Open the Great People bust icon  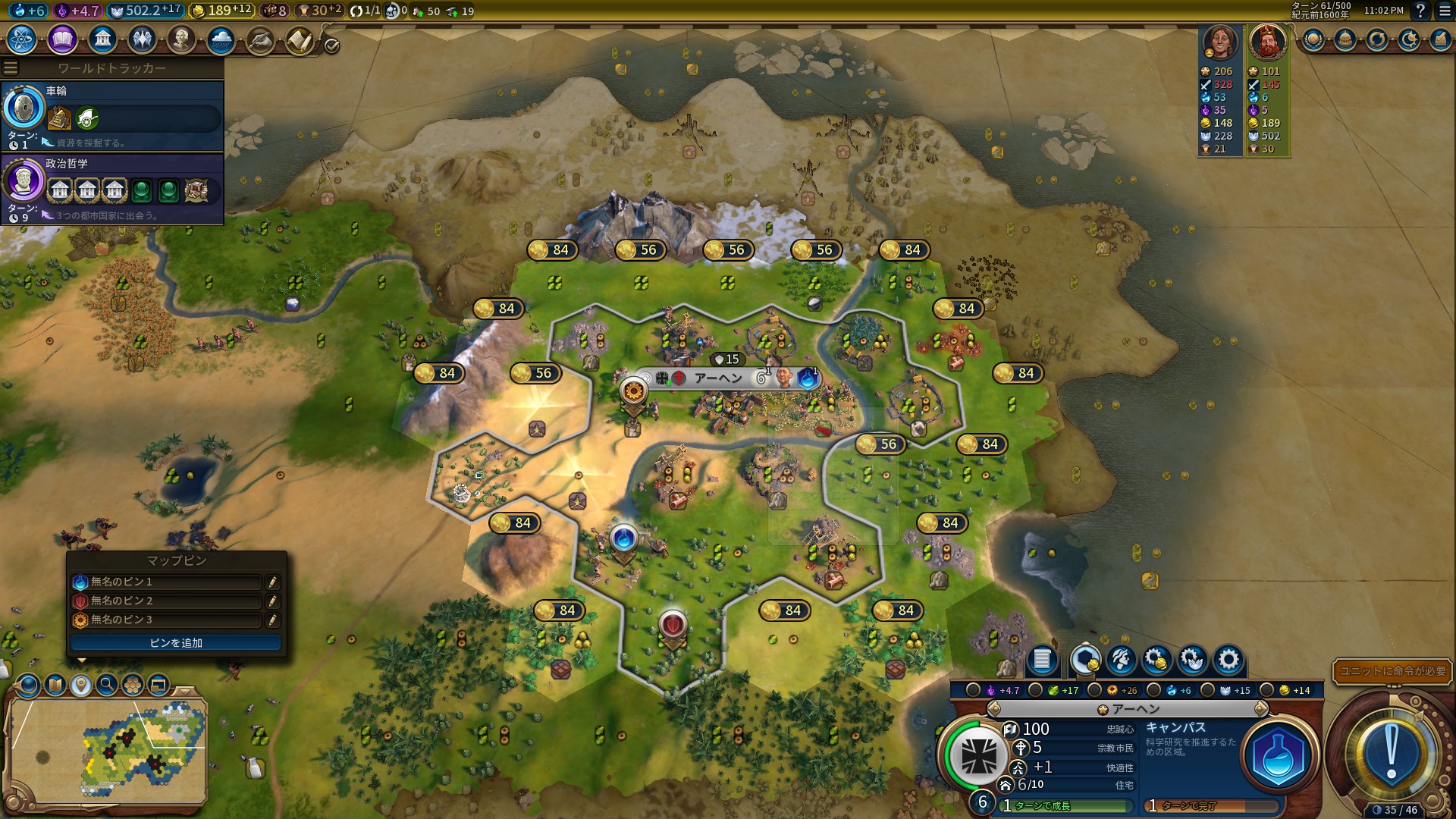[181, 39]
